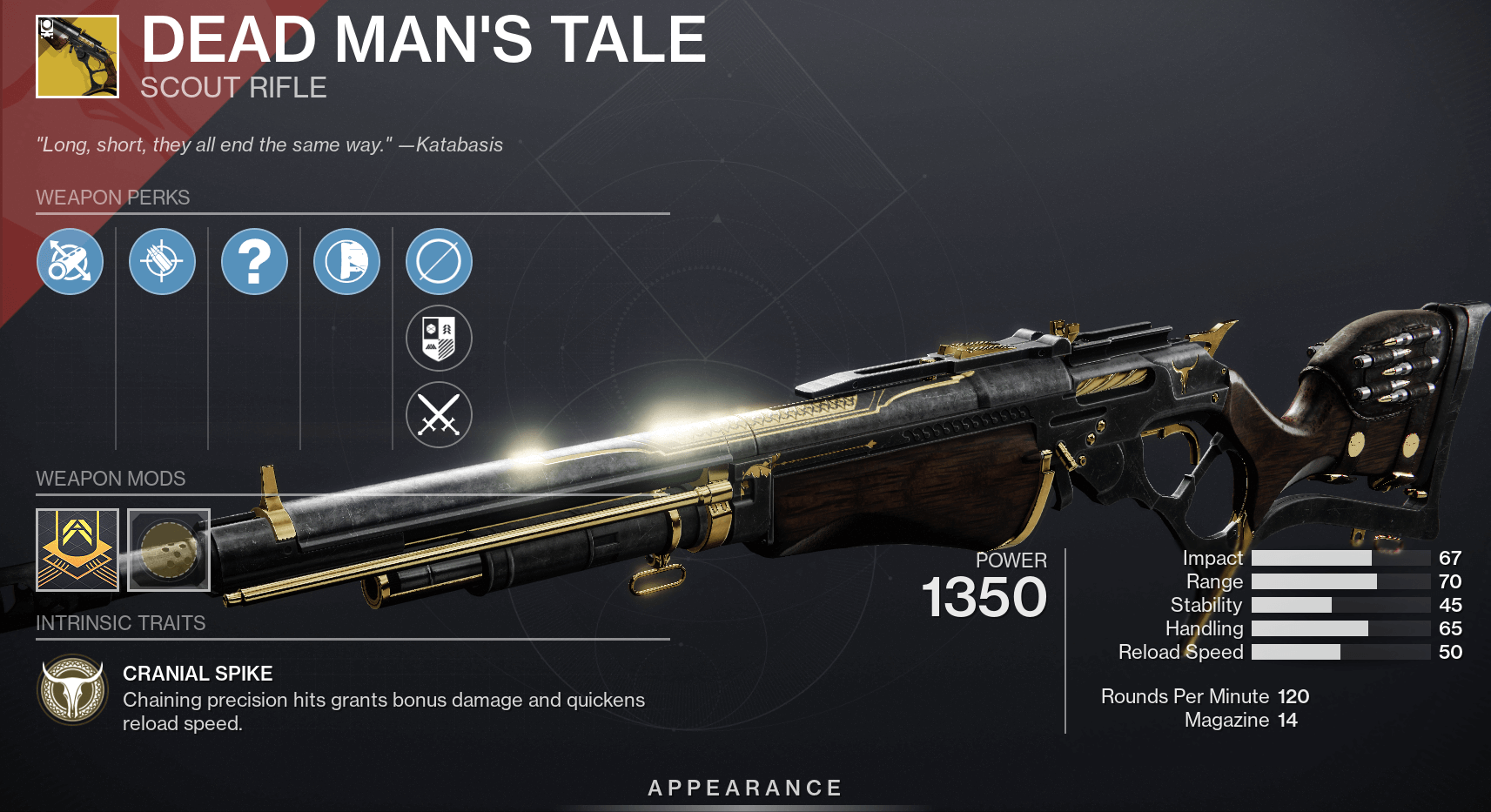
Task: Inspect the question mark perk
Action: click(254, 261)
